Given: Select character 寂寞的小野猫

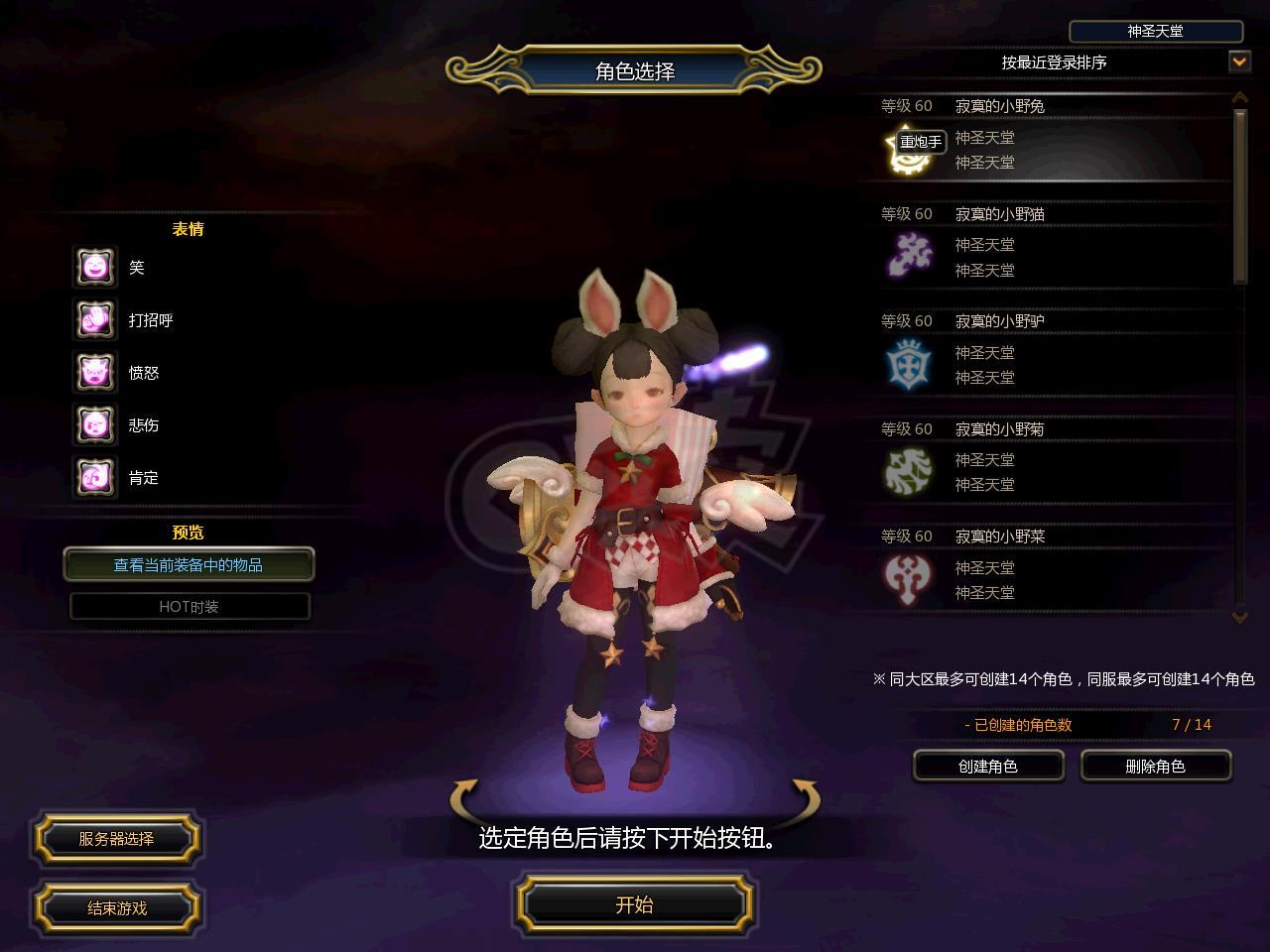Looking at the screenshot, I should pyautogui.click(x=1042, y=245).
